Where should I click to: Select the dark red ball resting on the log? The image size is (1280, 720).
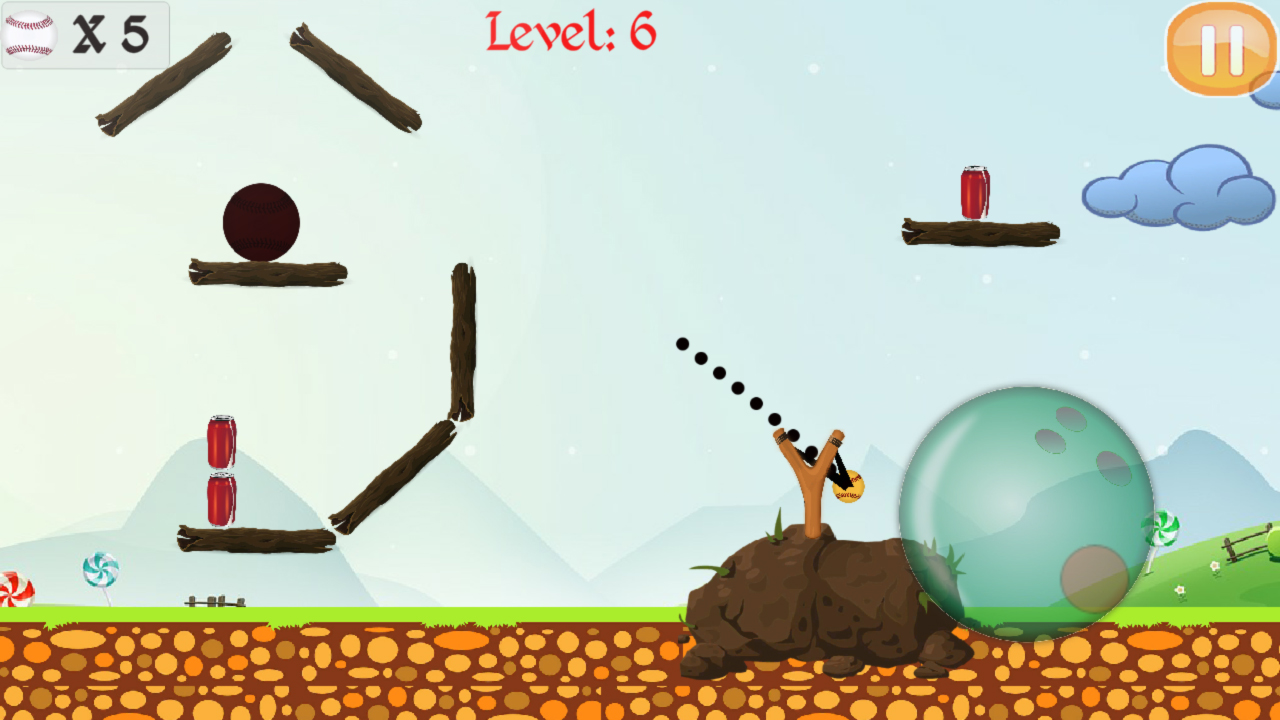click(x=262, y=222)
